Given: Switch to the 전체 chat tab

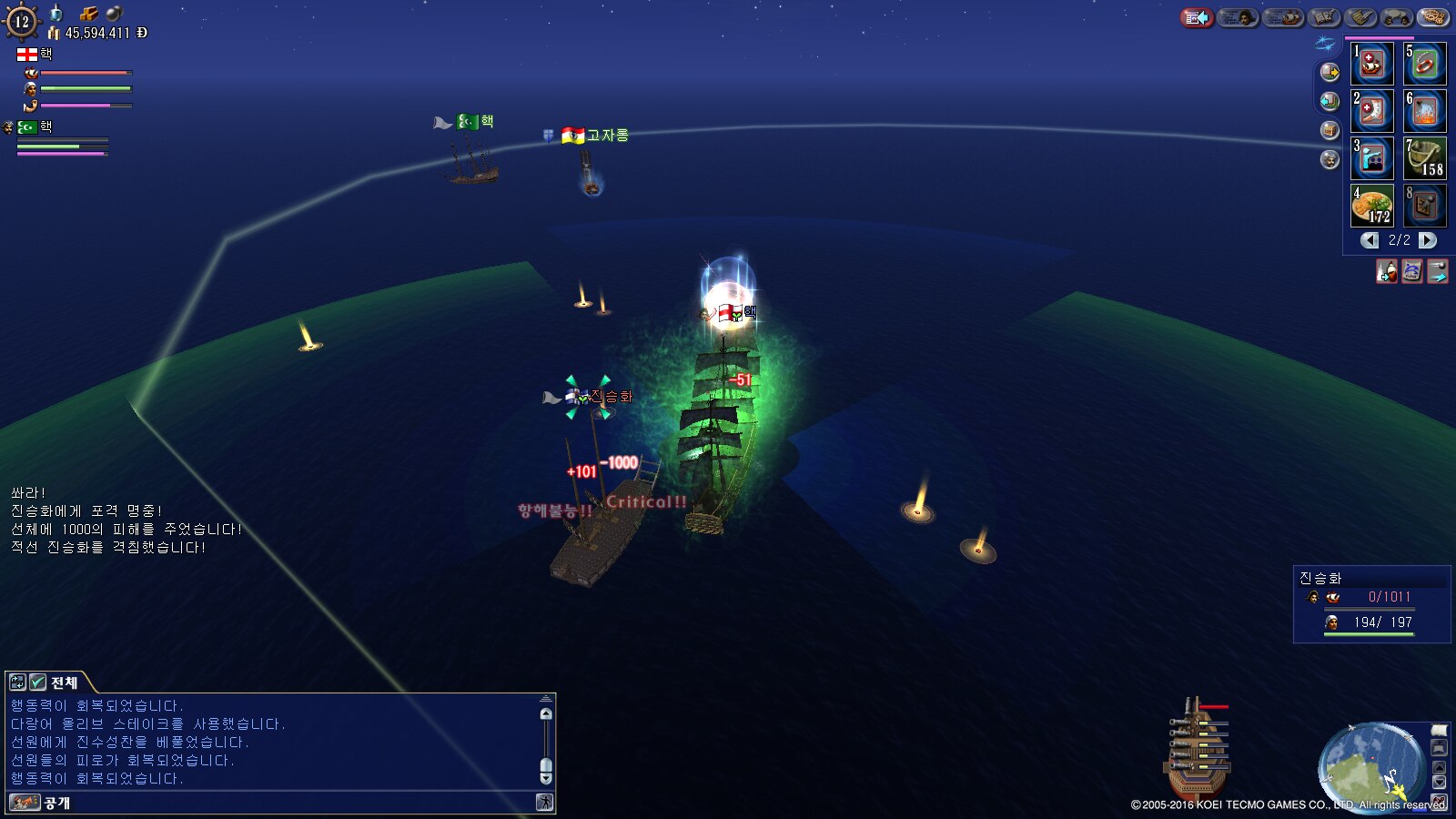Looking at the screenshot, I should tap(64, 682).
